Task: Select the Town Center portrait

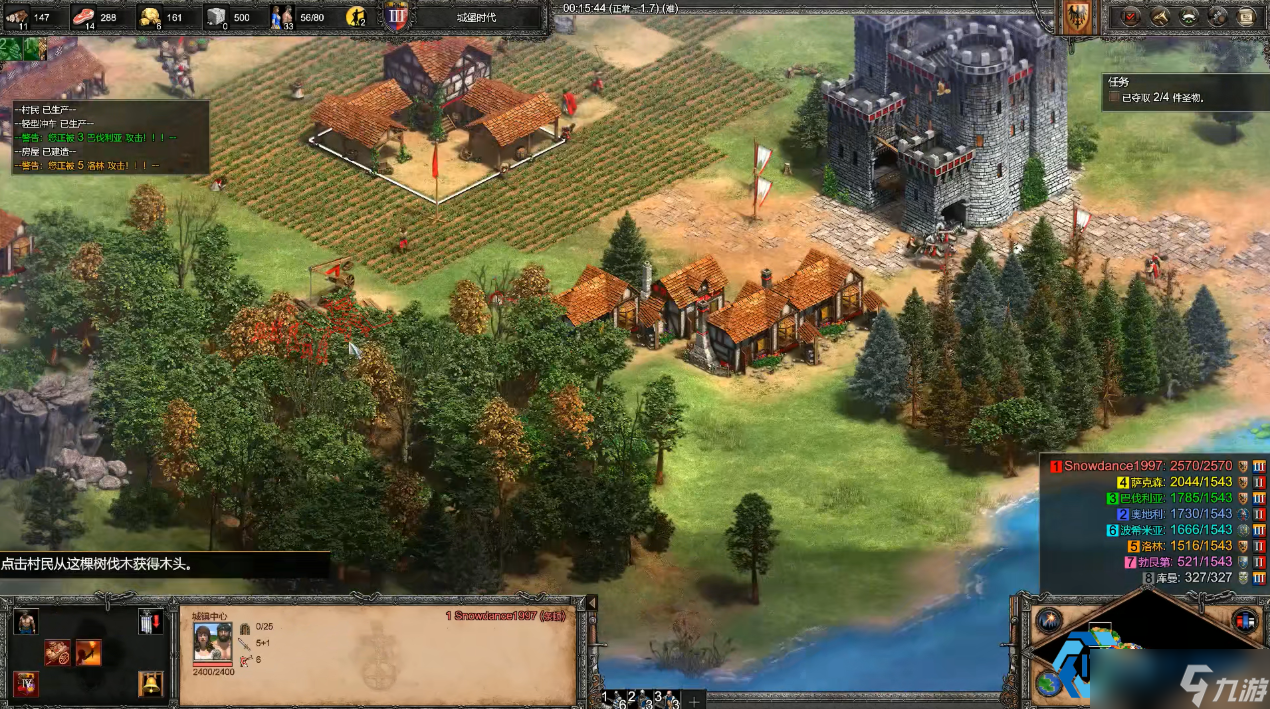Action: click(212, 641)
